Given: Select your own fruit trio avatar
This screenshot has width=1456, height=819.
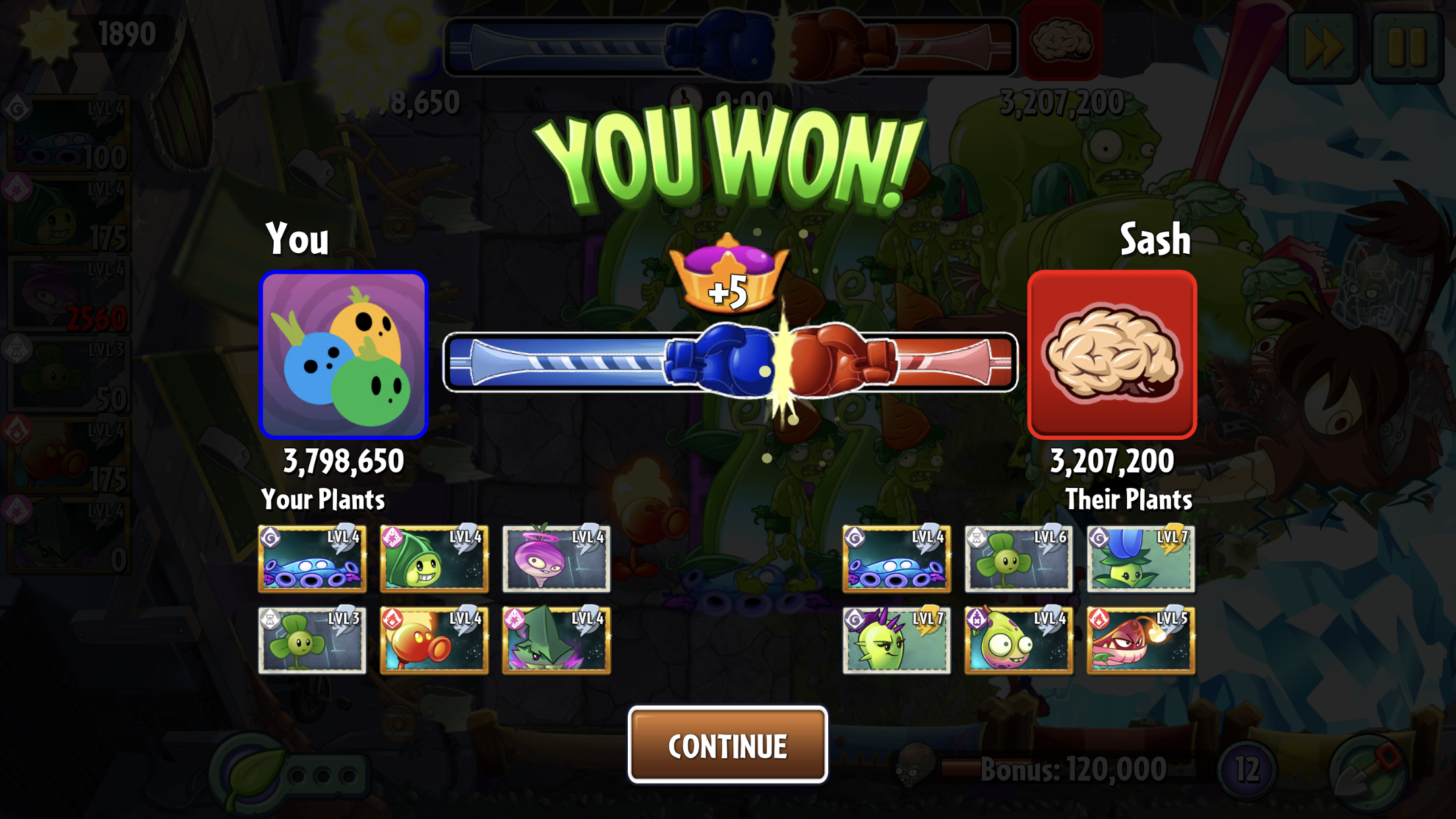Looking at the screenshot, I should [344, 355].
